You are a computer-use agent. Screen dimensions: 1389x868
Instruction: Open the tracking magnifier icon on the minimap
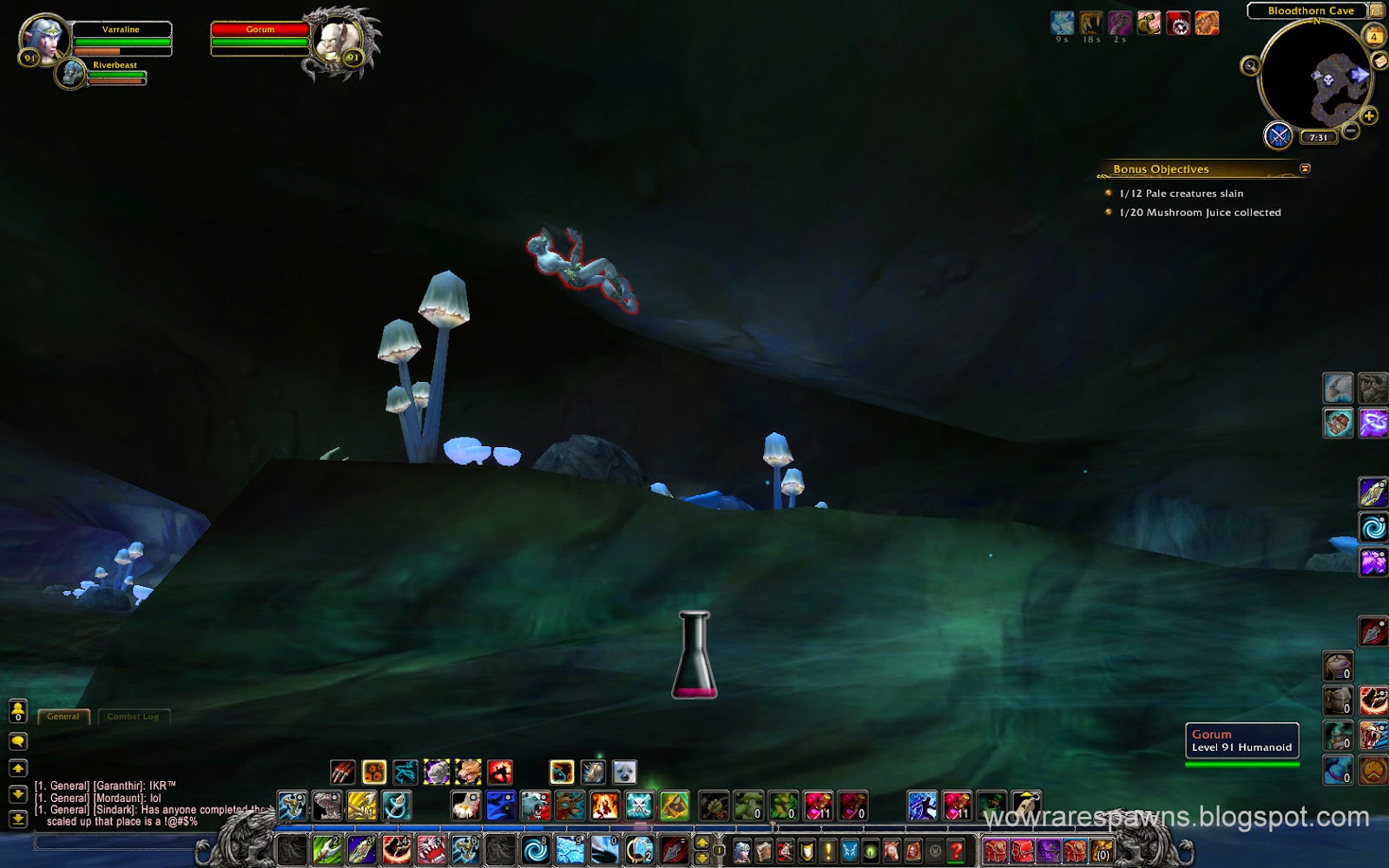(x=1251, y=66)
